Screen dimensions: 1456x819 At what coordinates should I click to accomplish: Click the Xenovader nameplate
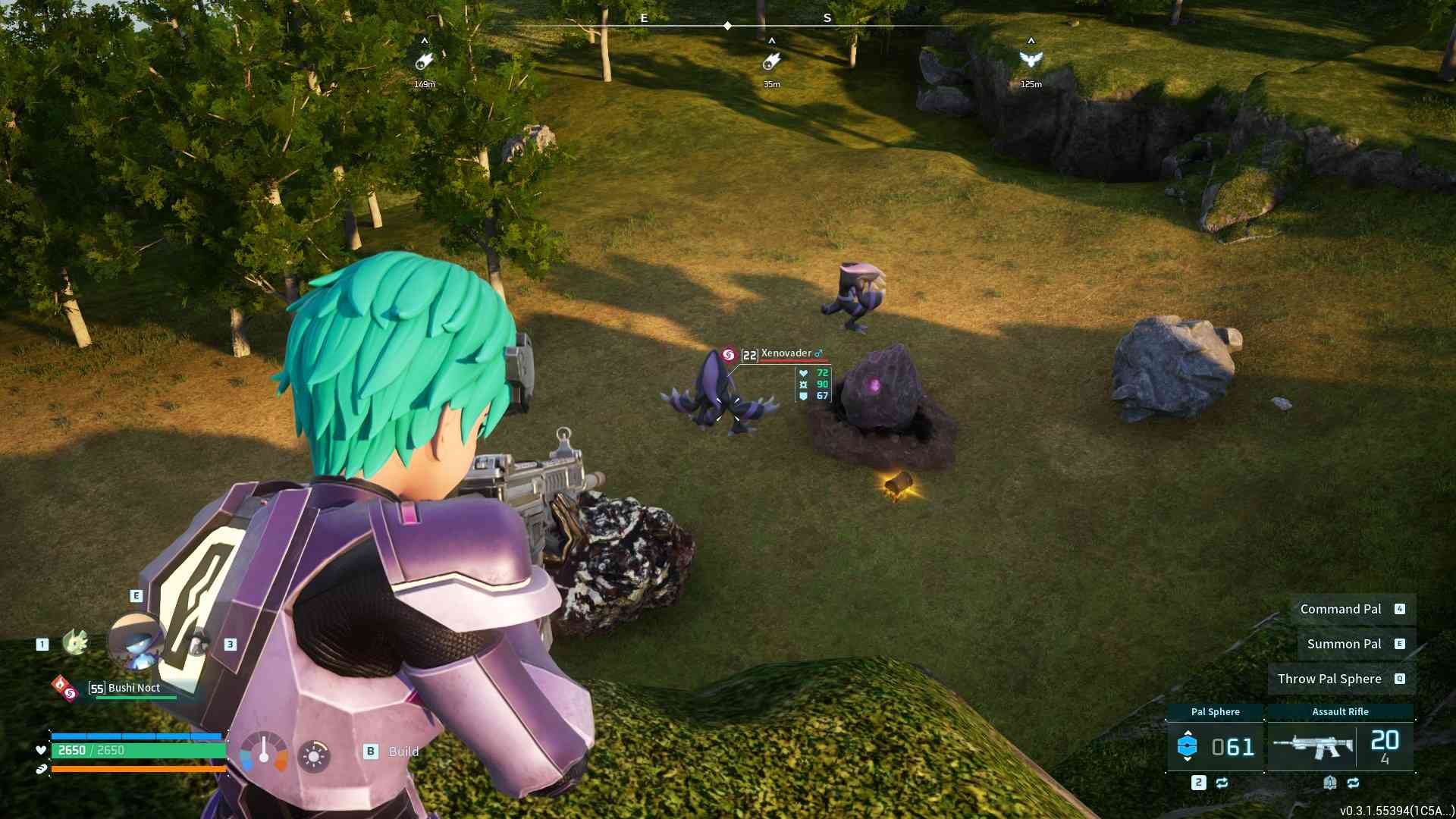coord(786,354)
